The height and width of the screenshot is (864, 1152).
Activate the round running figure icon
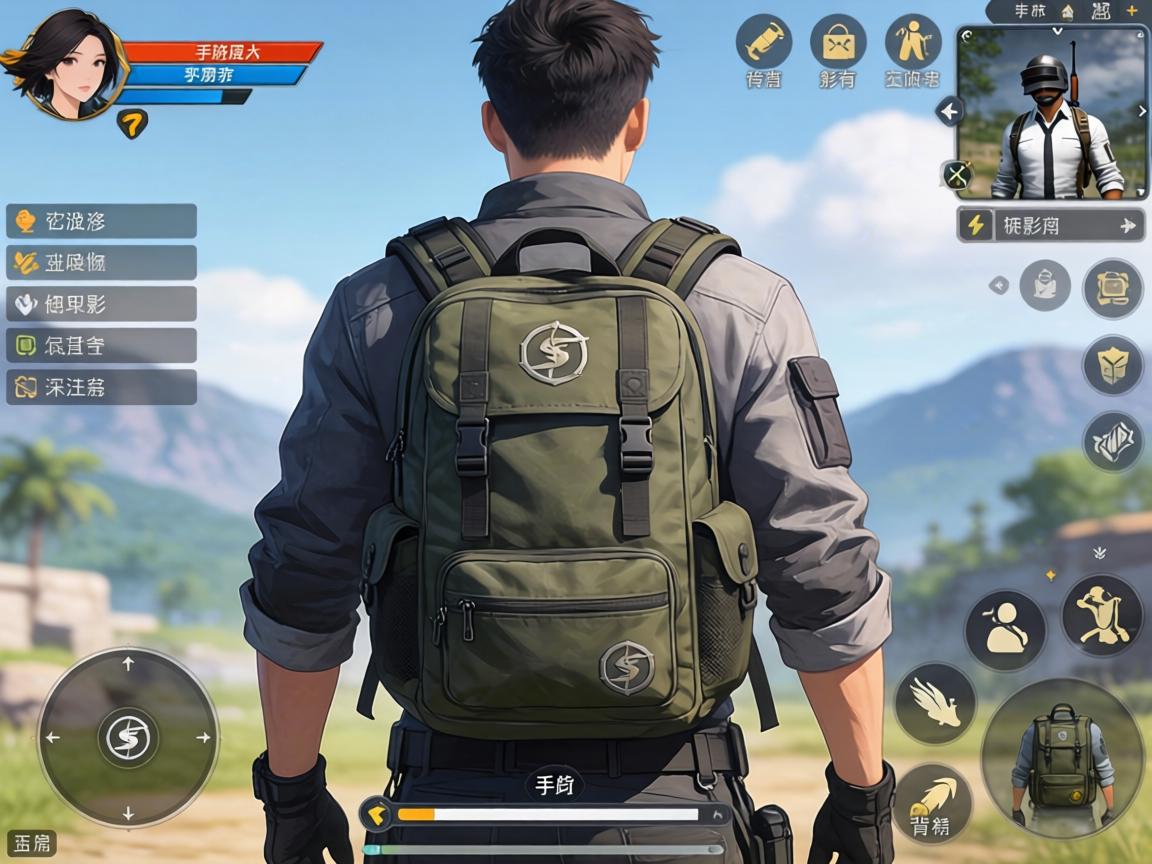pos(913,42)
